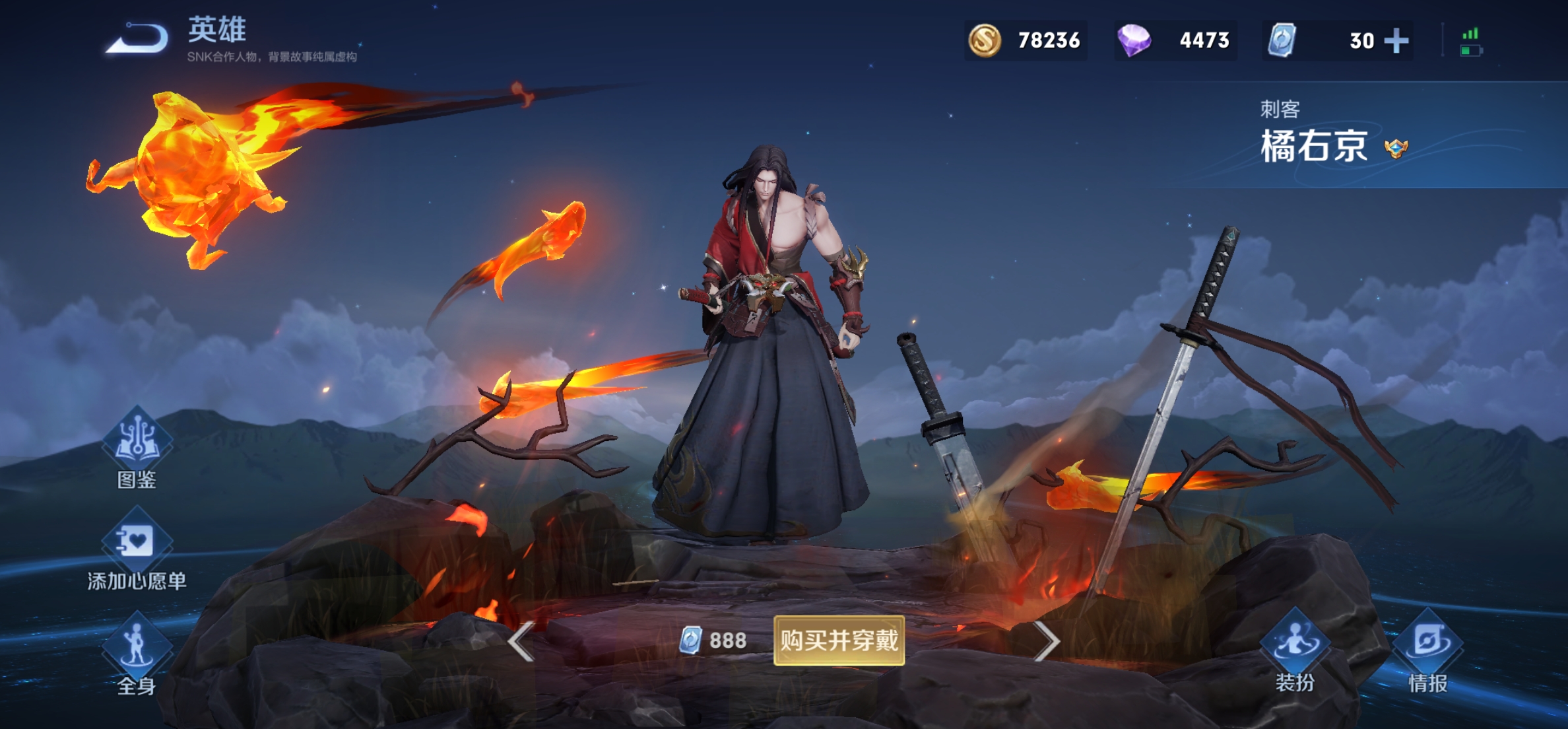Switch to the next skin with right arrow
Screen dimensions: 1568x729
[1046, 641]
